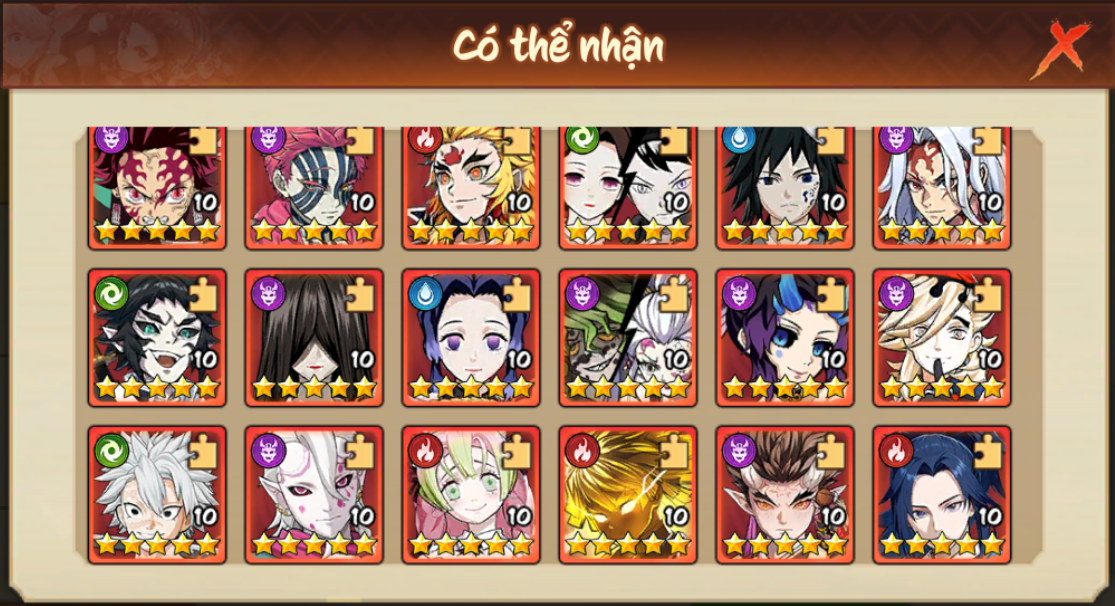Pick the white-haired demon with red face markings
Viewport: 1115px width, 606px height.
pyautogui.click(x=942, y=186)
